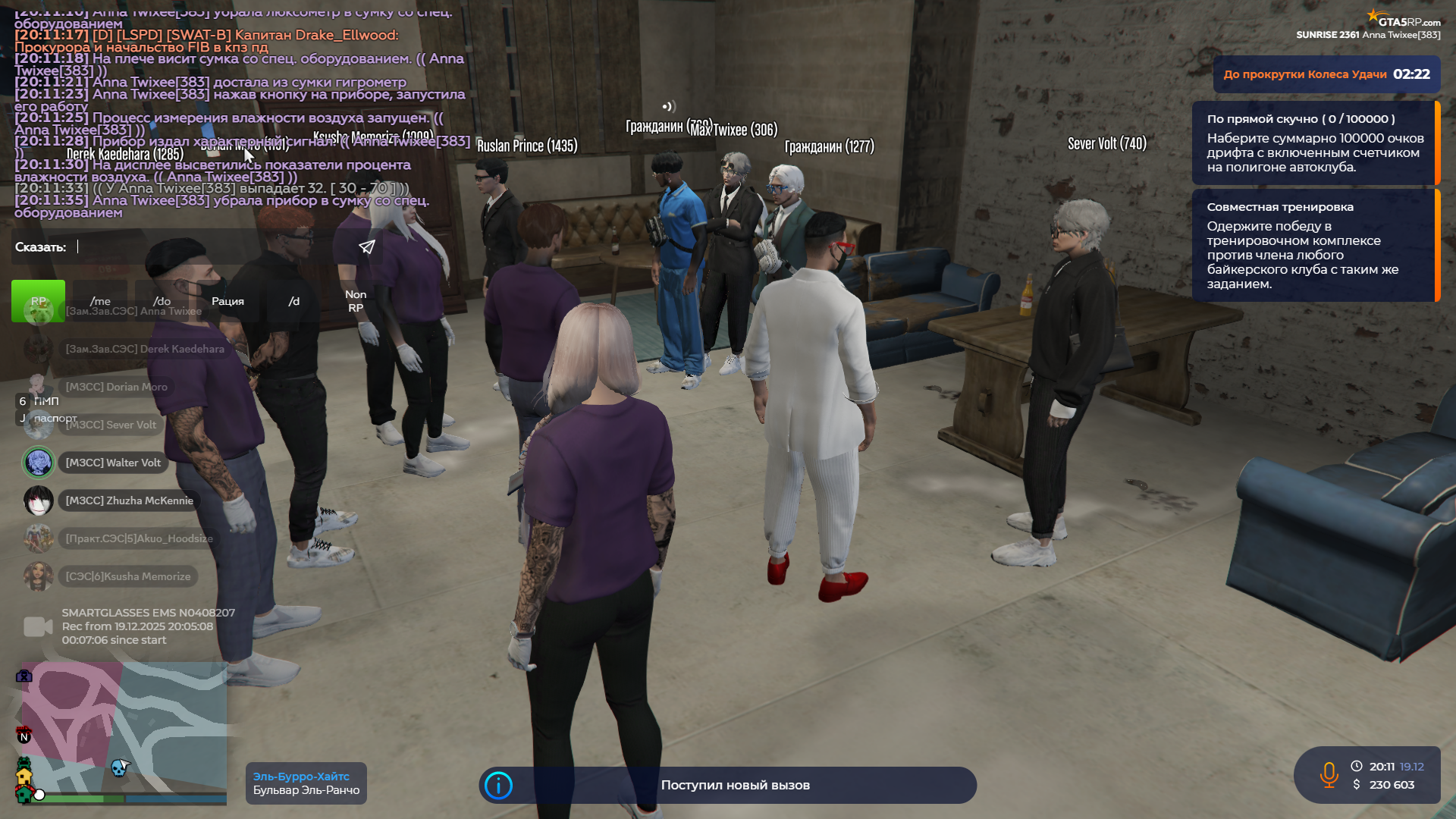Screen dimensions: 1456x819
Task: Select Walter Volt in the player list
Action: [112, 462]
